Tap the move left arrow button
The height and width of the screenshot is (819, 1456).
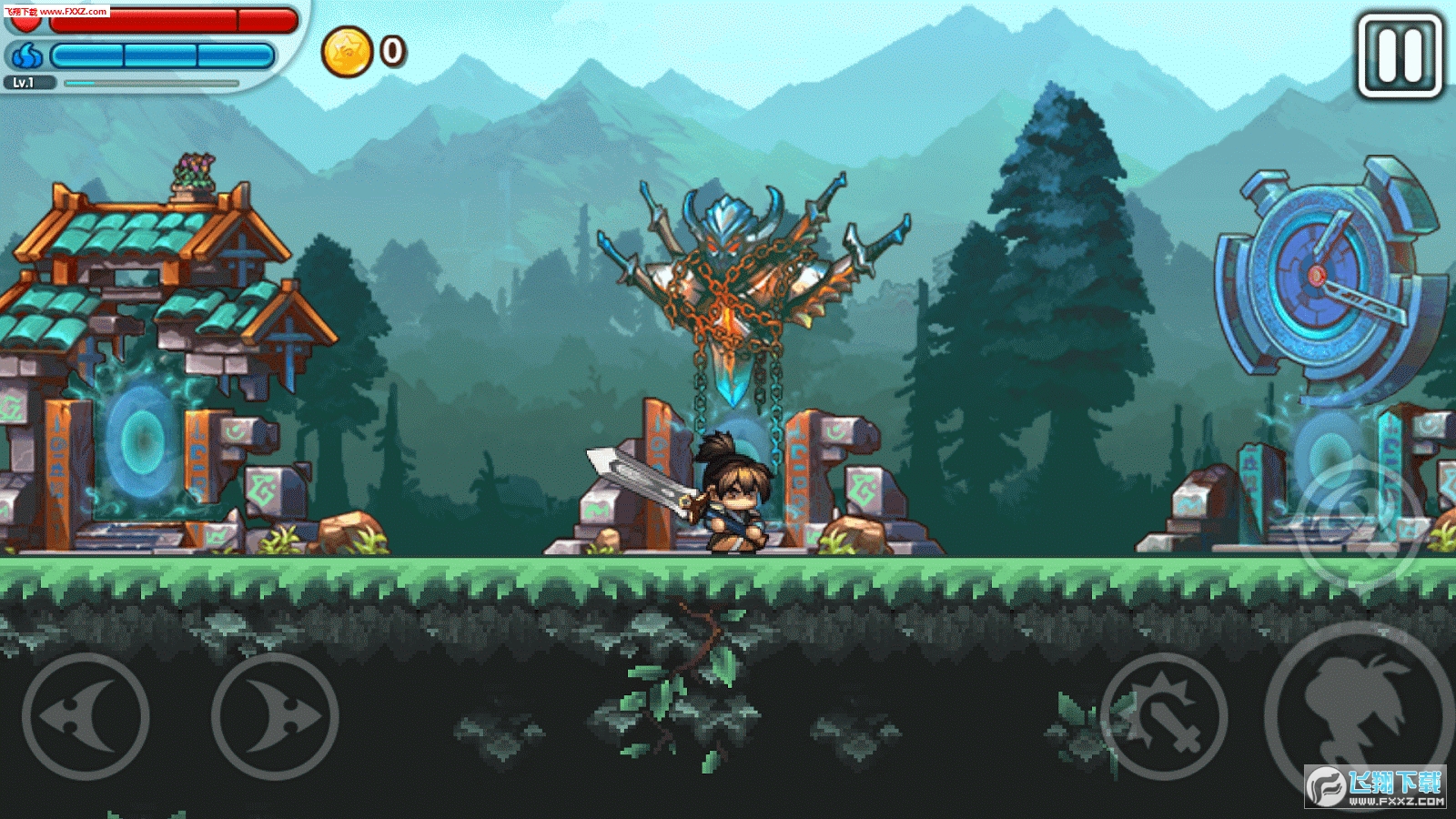point(86,715)
